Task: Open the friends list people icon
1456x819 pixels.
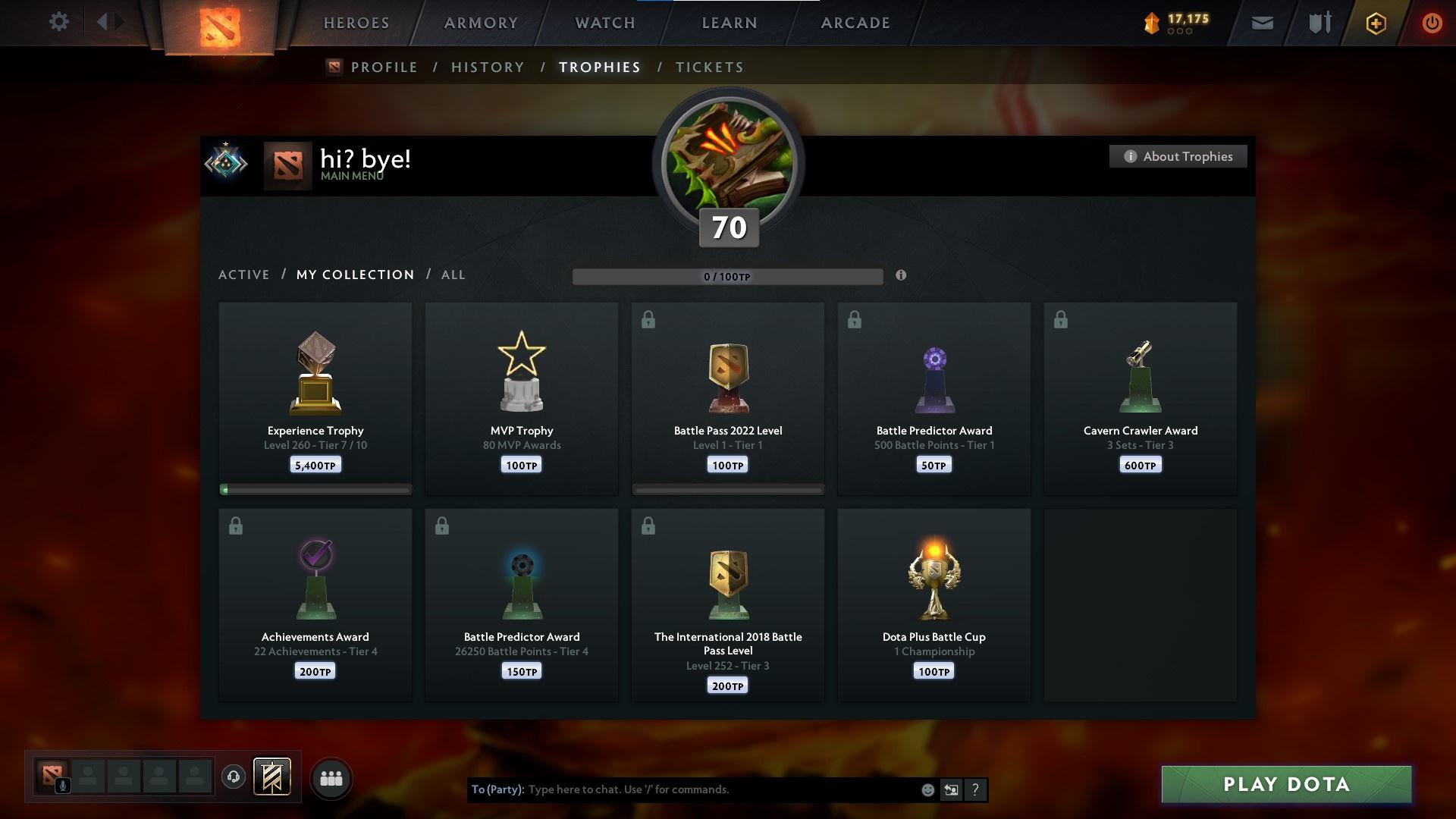Action: point(331,778)
